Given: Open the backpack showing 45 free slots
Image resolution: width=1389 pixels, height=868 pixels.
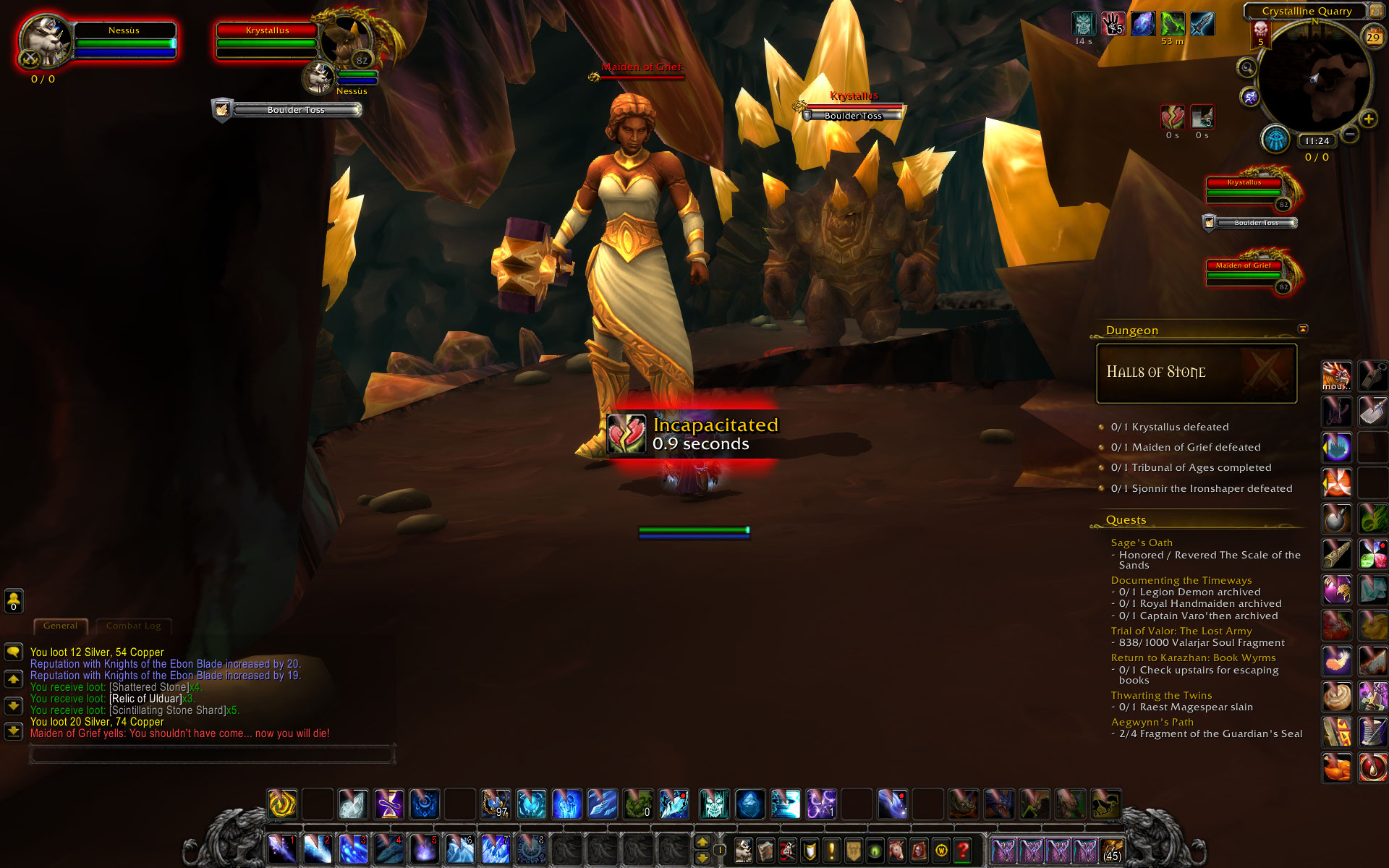Looking at the screenshot, I should (1112, 850).
